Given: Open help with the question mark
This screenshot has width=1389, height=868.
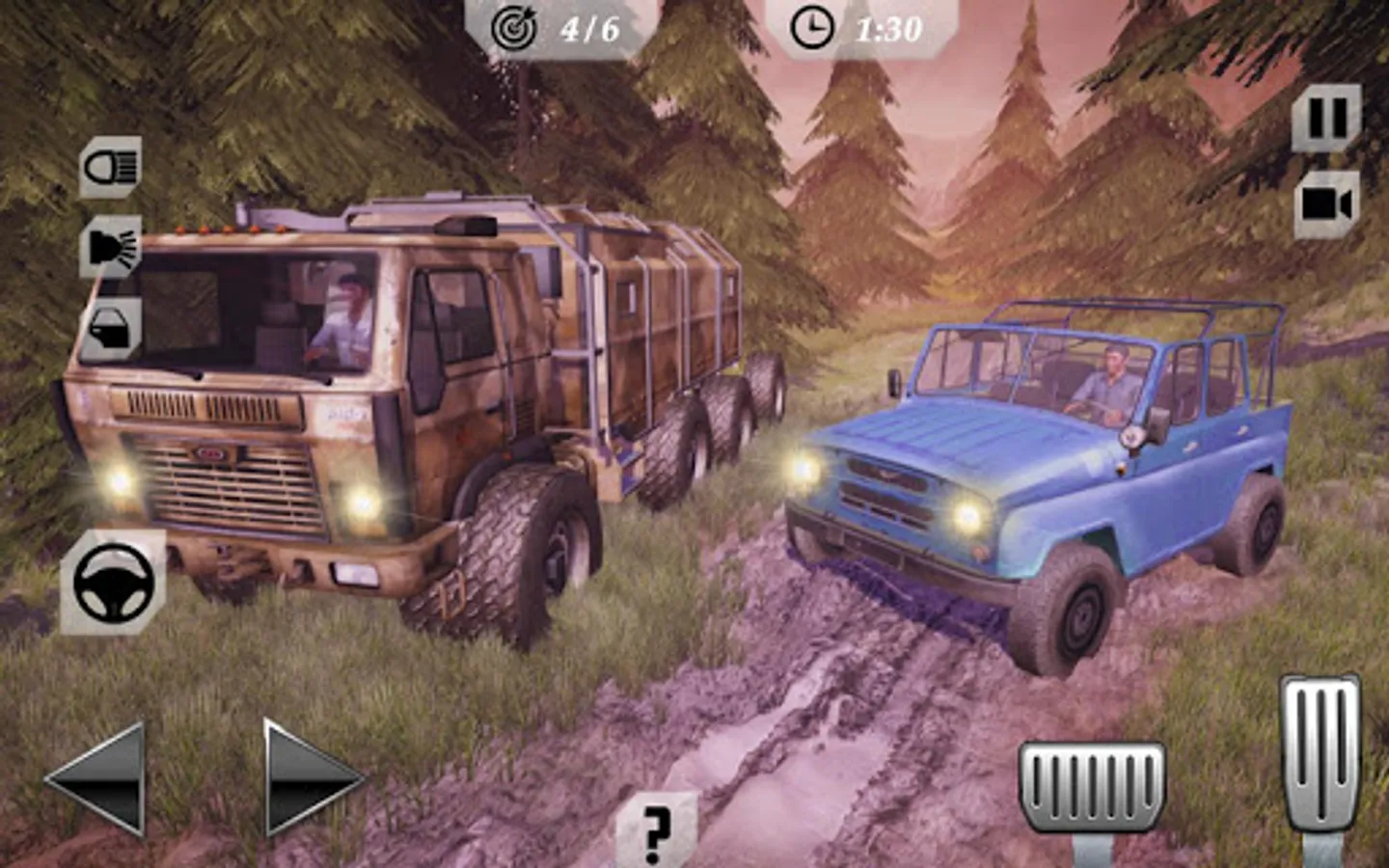Looking at the screenshot, I should coord(656,829).
